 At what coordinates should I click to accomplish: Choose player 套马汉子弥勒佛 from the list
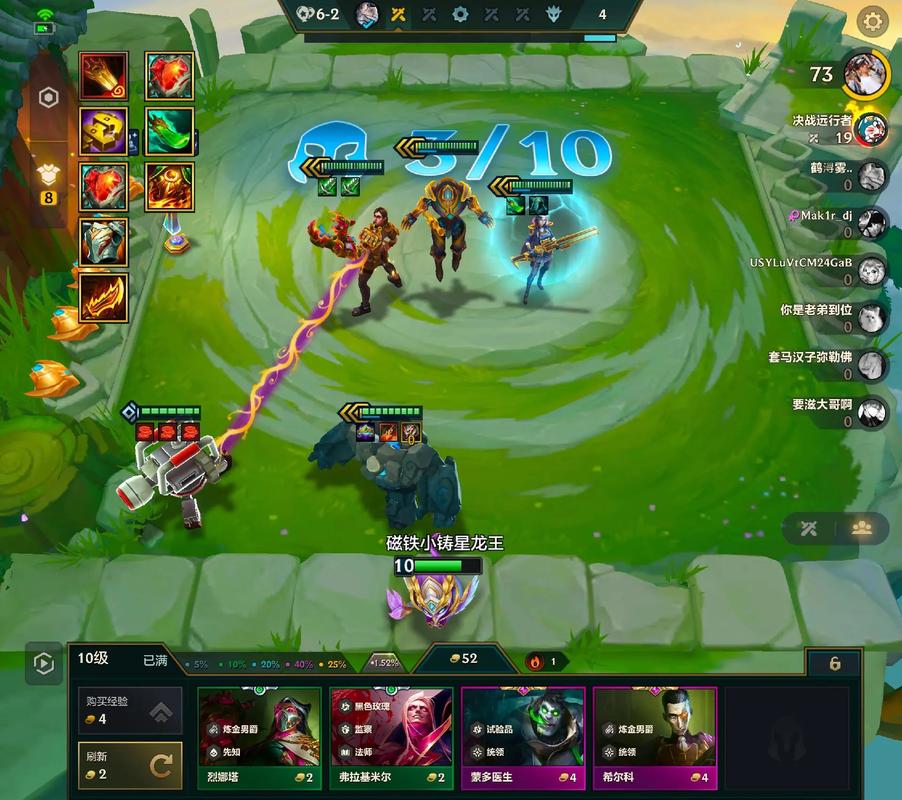(872, 364)
